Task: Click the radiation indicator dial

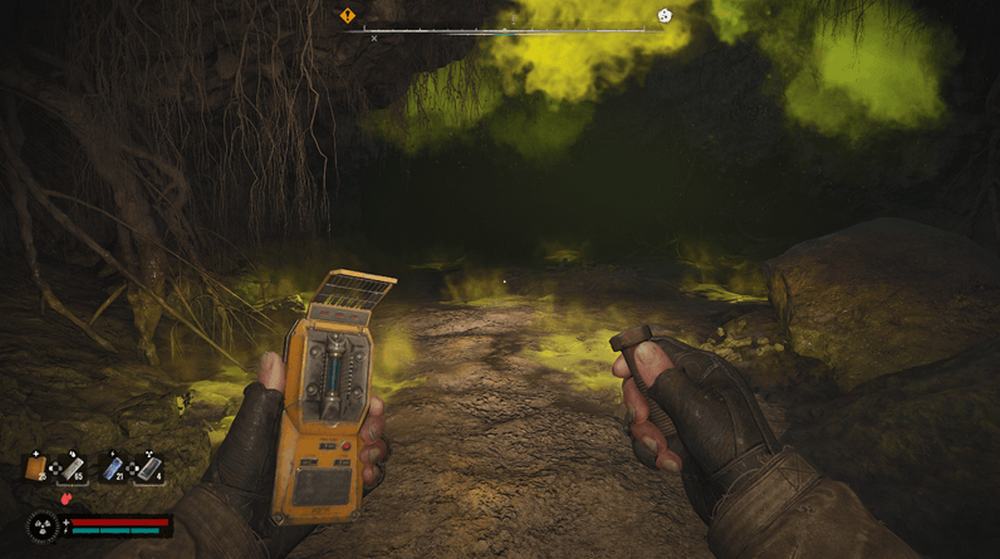Action: tap(44, 526)
